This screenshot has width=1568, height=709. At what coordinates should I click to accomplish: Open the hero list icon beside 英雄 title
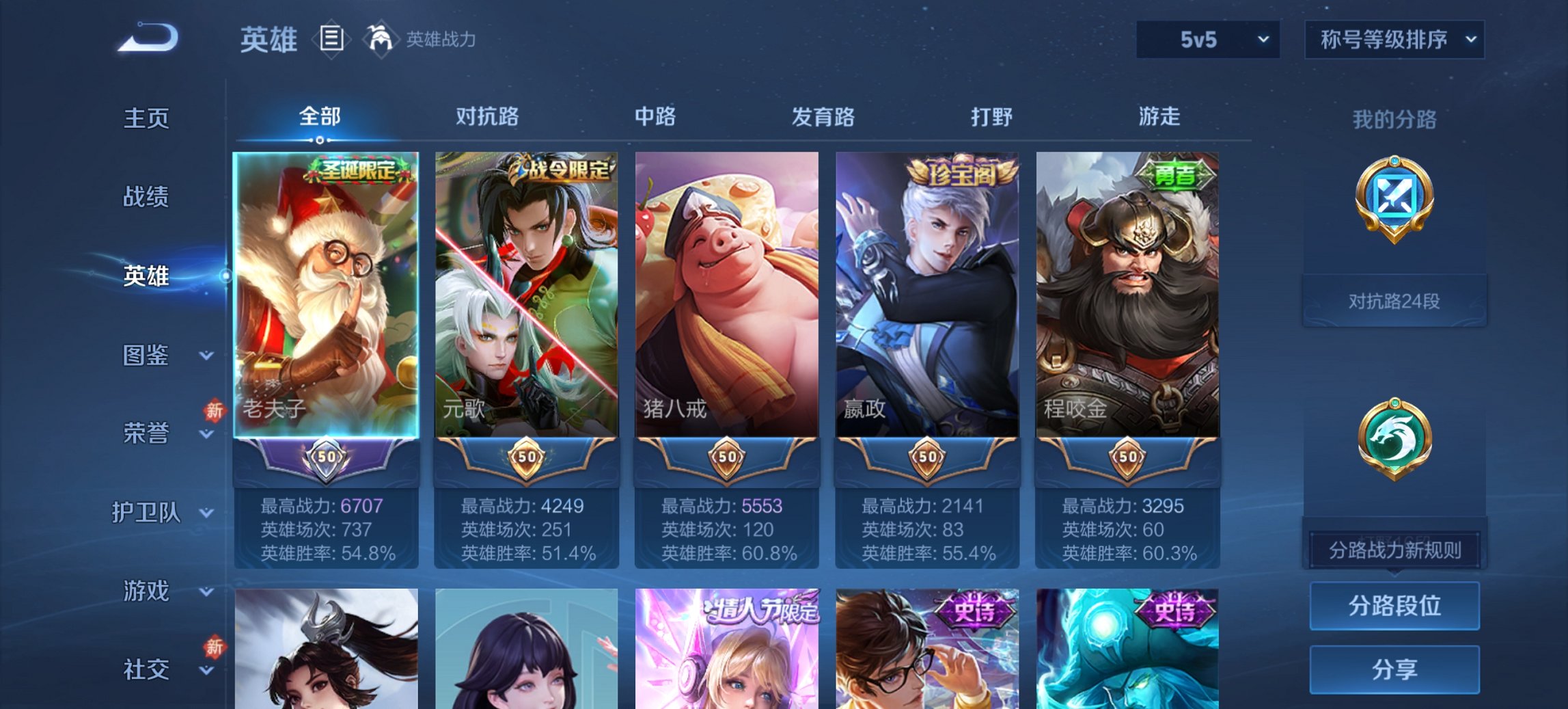(x=330, y=39)
